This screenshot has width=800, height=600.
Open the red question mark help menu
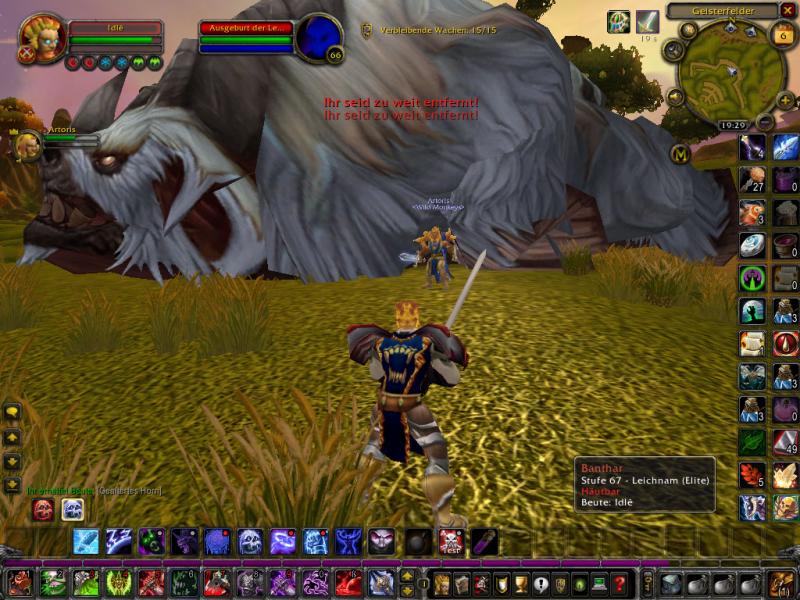pos(620,584)
